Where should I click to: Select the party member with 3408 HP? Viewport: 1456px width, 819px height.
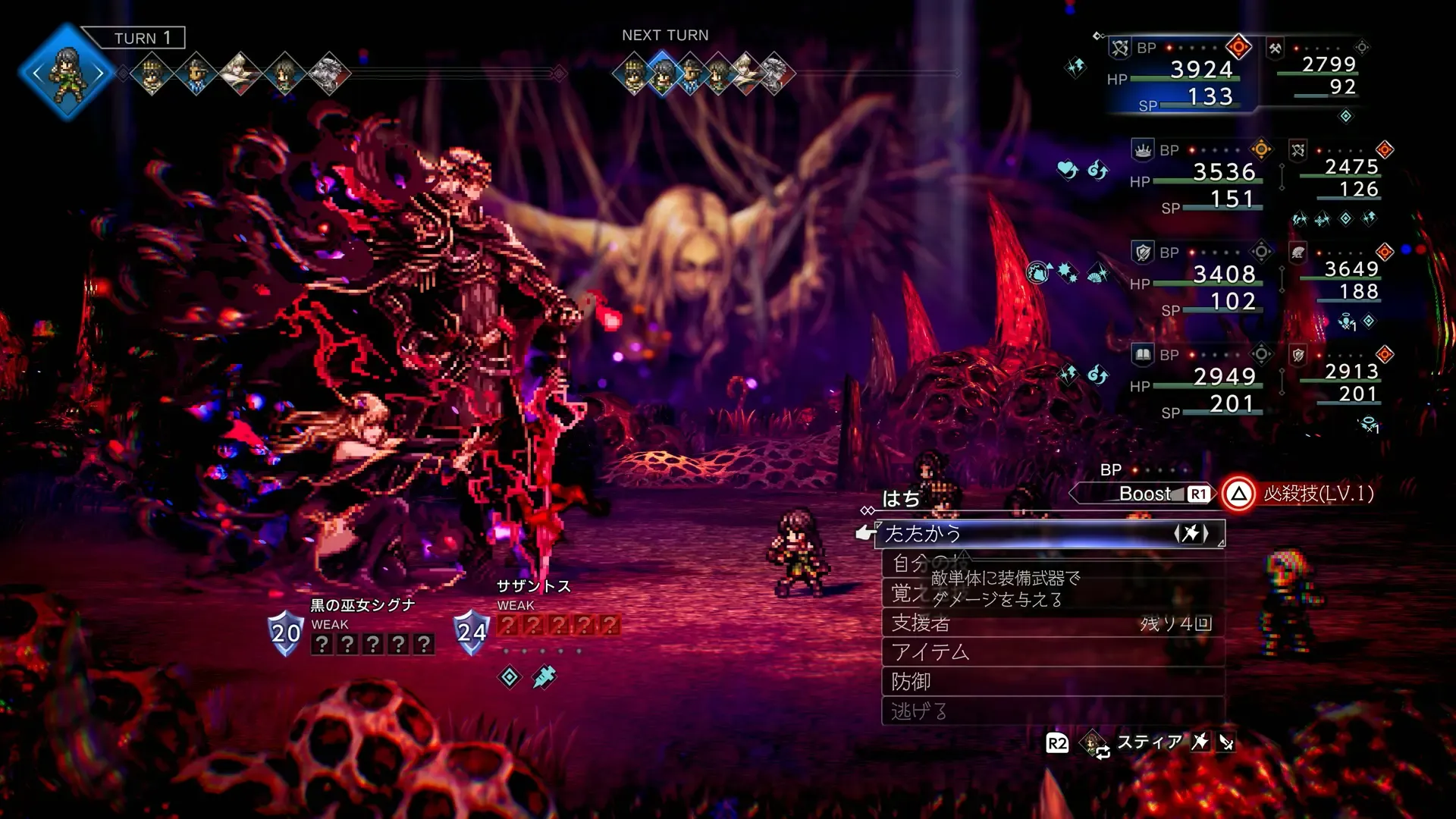point(1223,275)
